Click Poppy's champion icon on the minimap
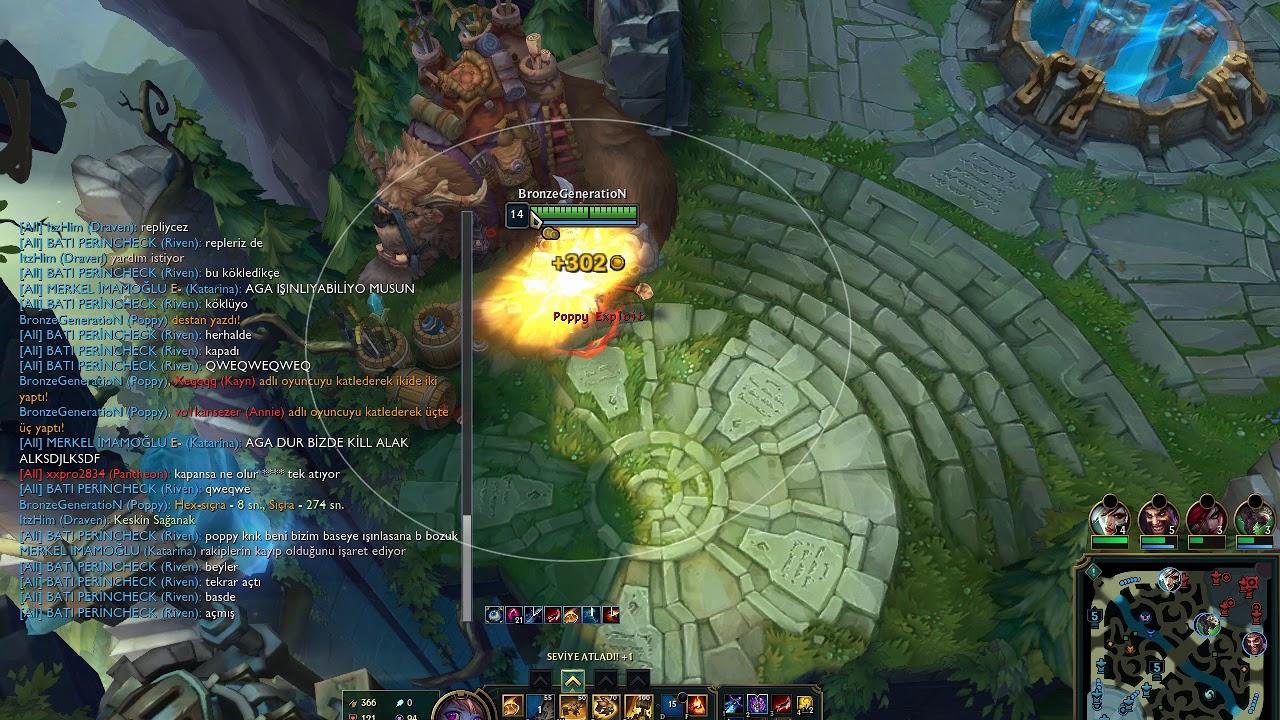This screenshot has height=720, width=1280. pos(1208,624)
